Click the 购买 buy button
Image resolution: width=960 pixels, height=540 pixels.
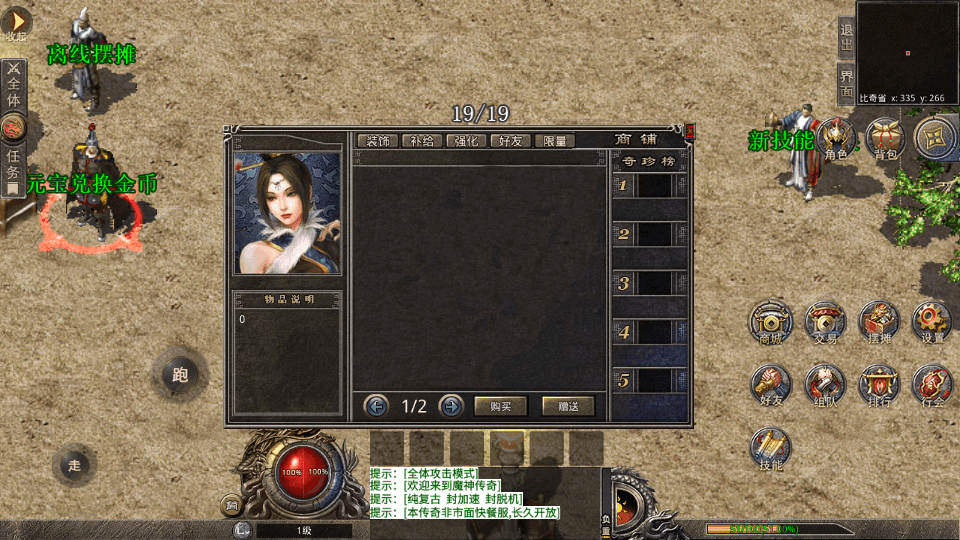pos(500,406)
